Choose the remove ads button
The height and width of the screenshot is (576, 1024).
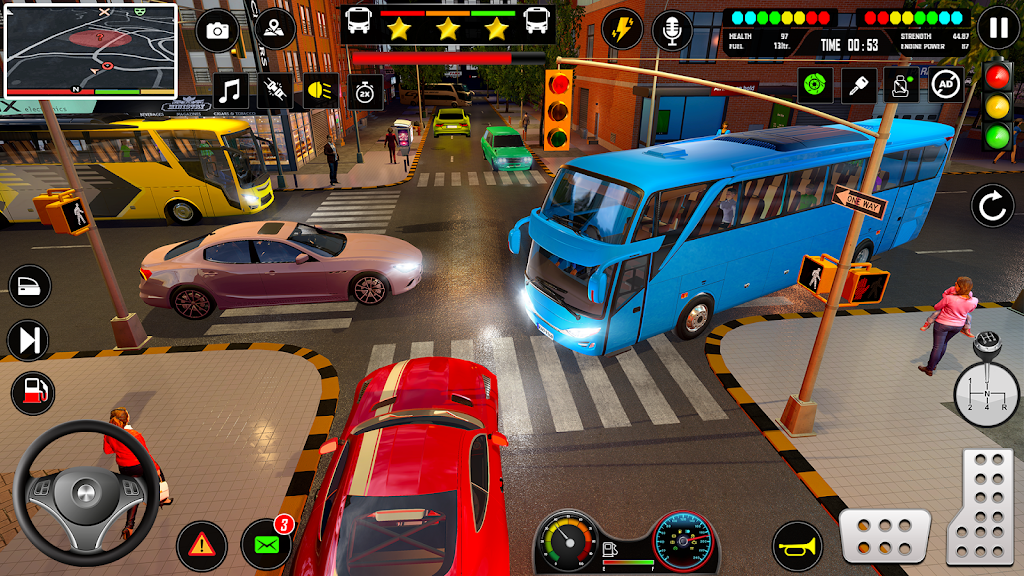click(945, 85)
